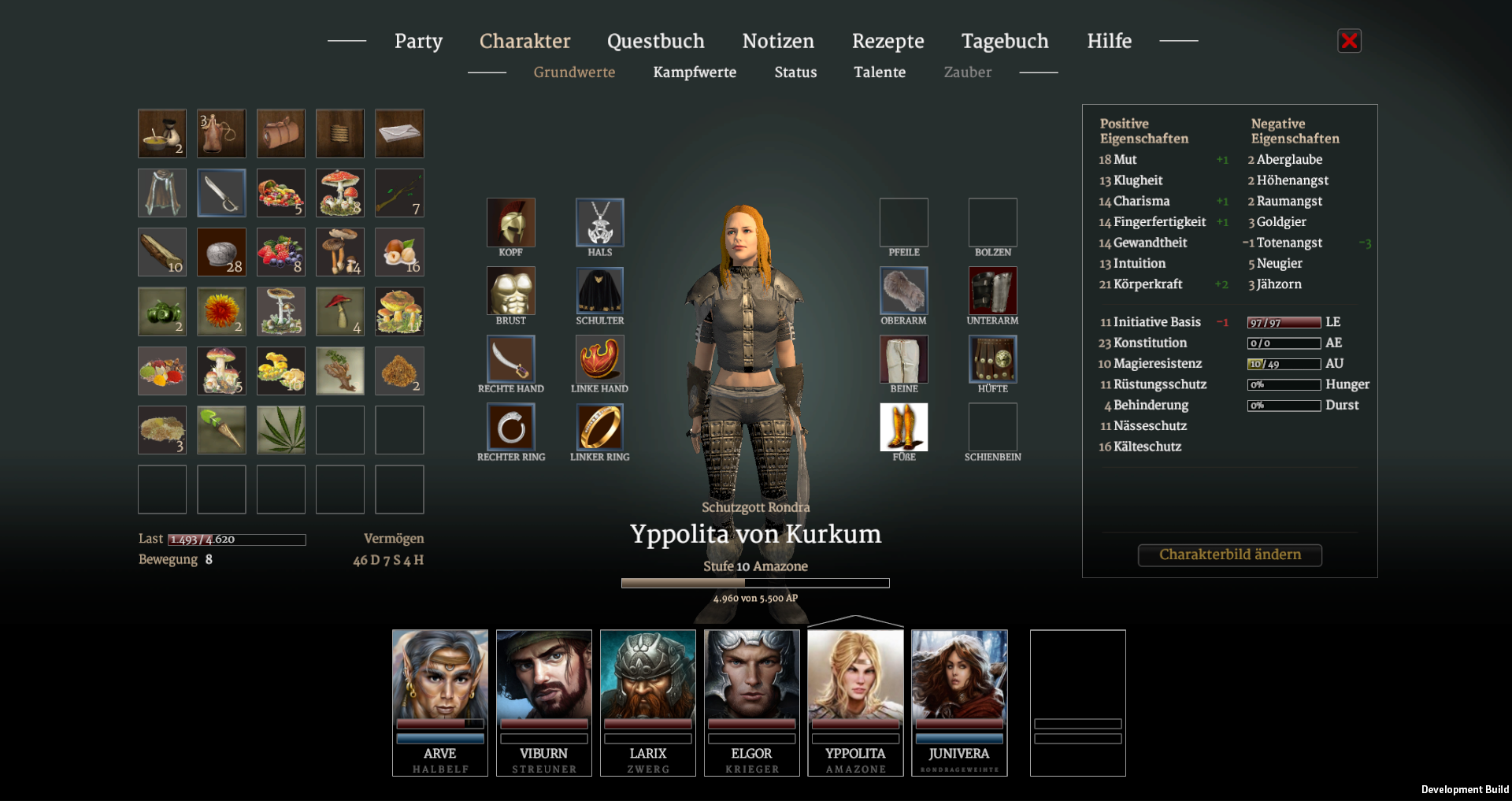
Task: Select the HALS amulet slot
Action: coord(599,223)
